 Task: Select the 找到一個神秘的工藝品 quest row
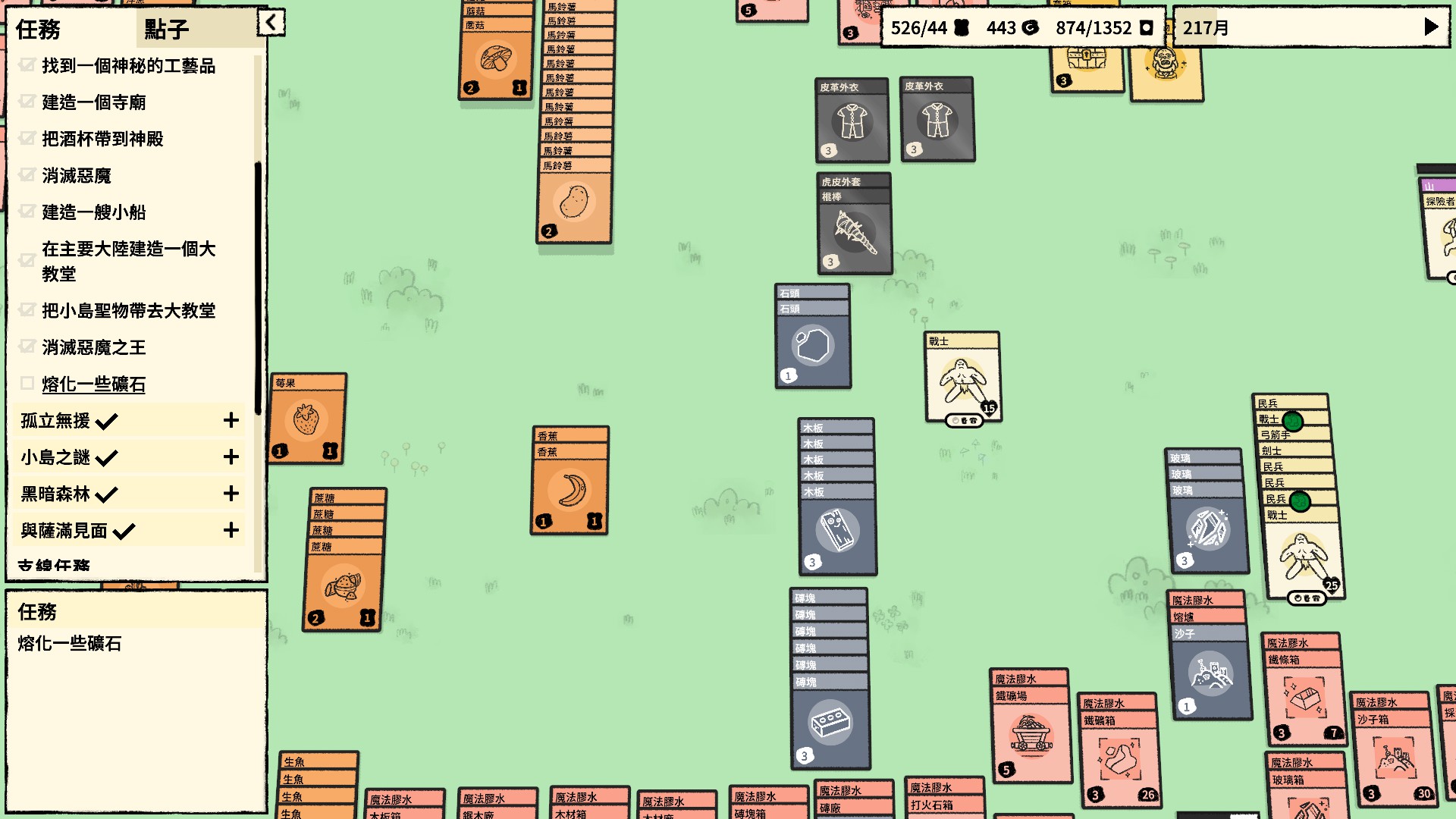point(129,66)
